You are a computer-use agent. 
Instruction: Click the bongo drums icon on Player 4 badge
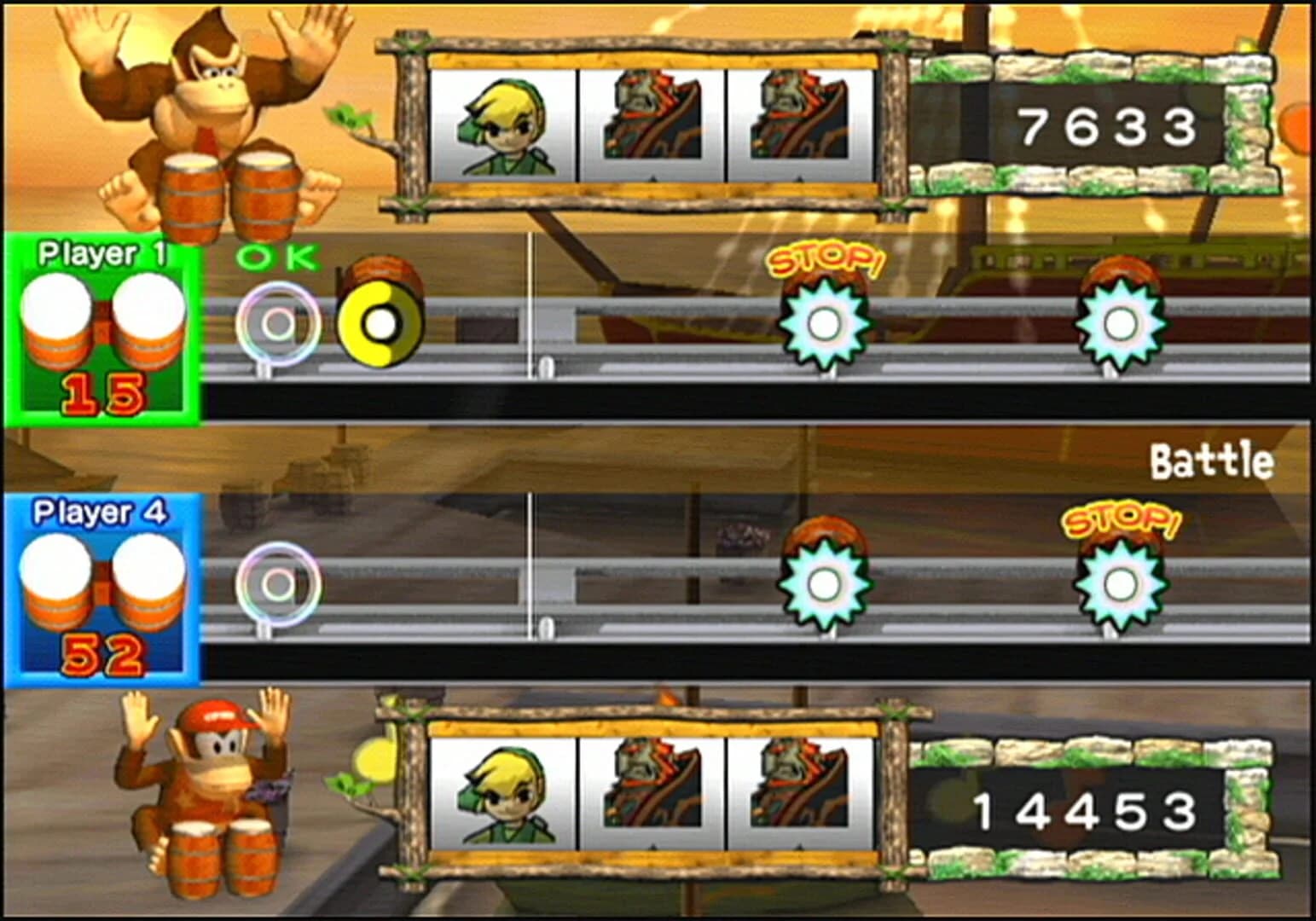coord(102,580)
